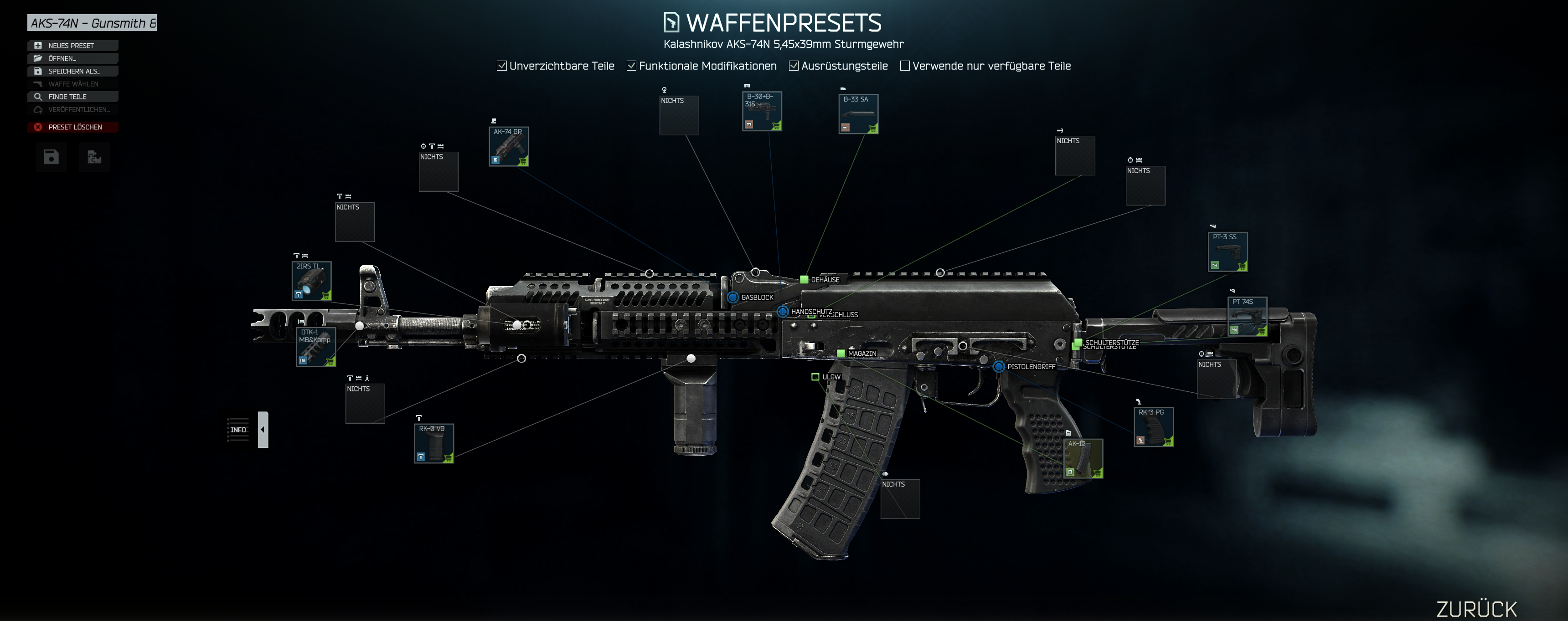The height and width of the screenshot is (621, 1568).
Task: Go back with the Zurück button
Action: click(x=1476, y=608)
